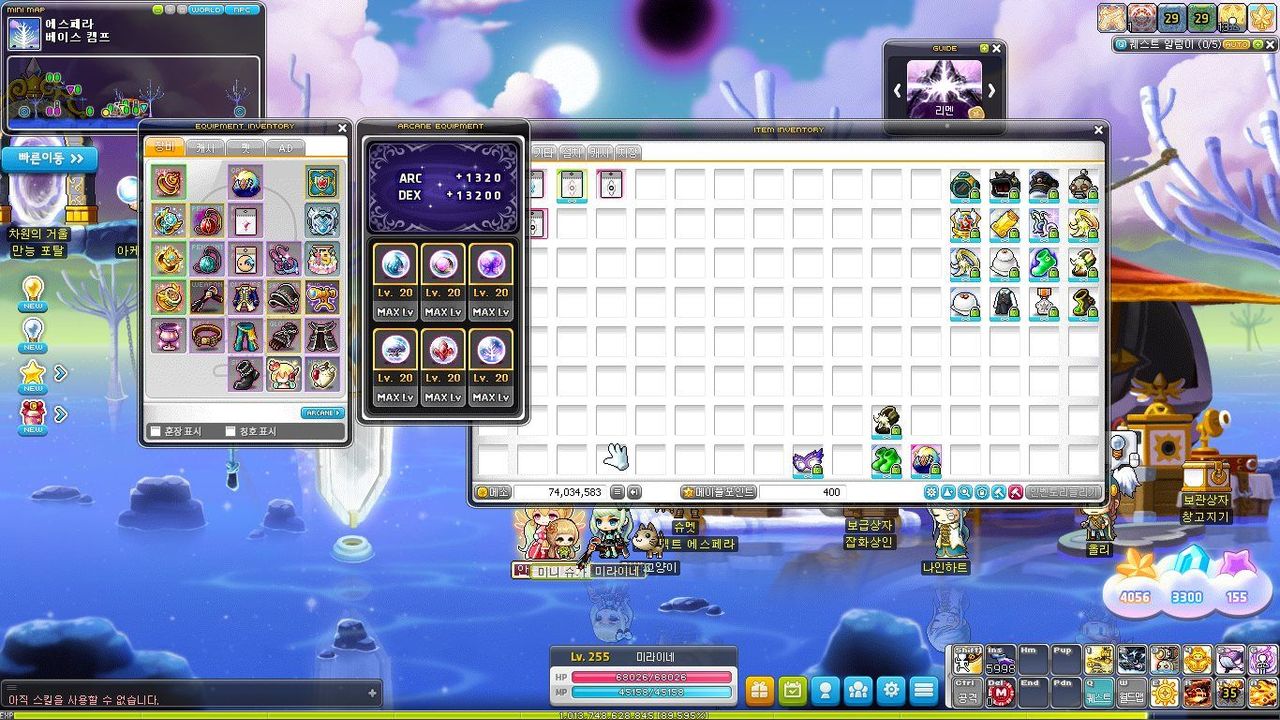This screenshot has height=720, width=1280.
Task: Open the green calendar event button
Action: point(792,690)
